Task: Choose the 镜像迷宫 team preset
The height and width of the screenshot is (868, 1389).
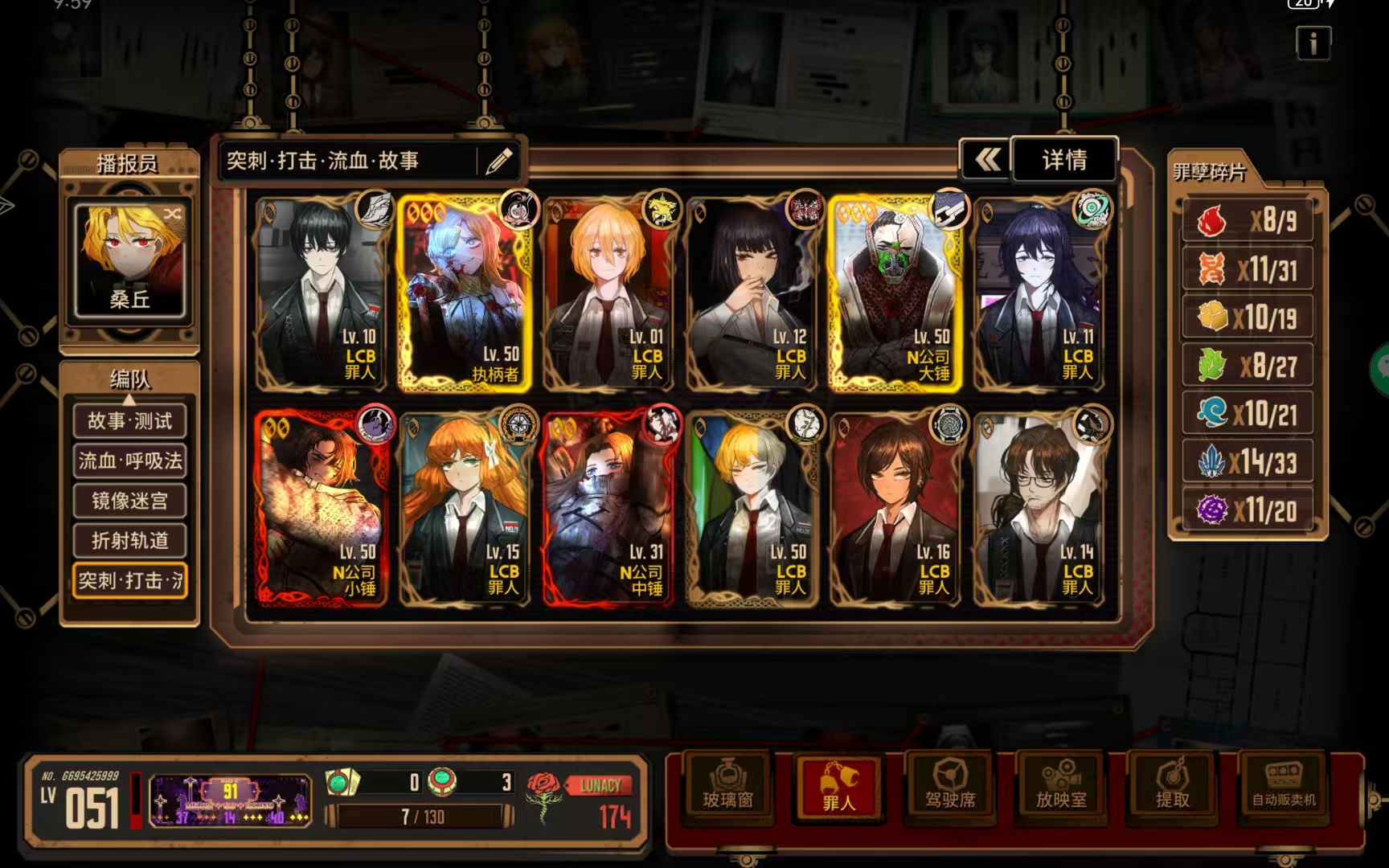Action: pyautogui.click(x=129, y=501)
